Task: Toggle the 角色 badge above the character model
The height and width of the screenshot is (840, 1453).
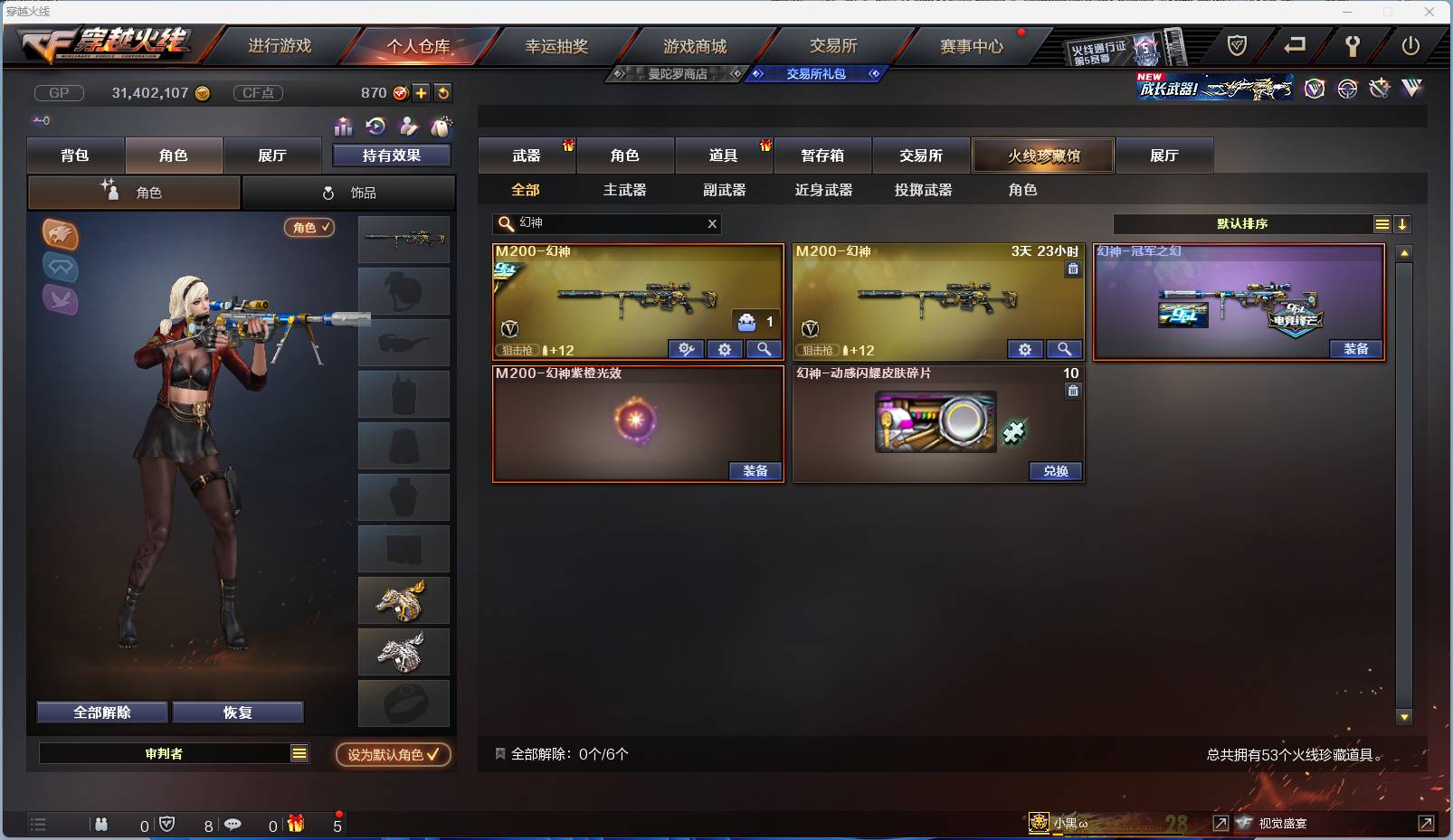Action: 309,228
